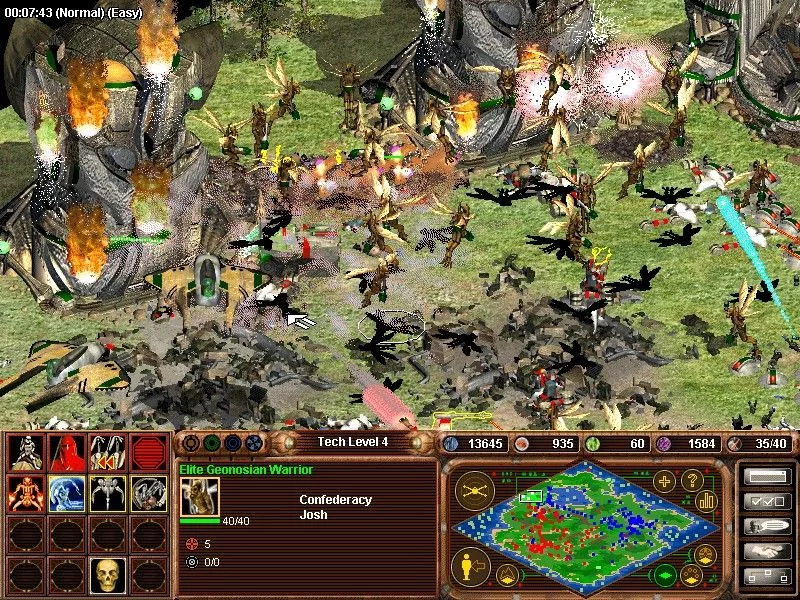800x600 pixels.
Task: Choose the red octagon stop command
Action: [148, 452]
